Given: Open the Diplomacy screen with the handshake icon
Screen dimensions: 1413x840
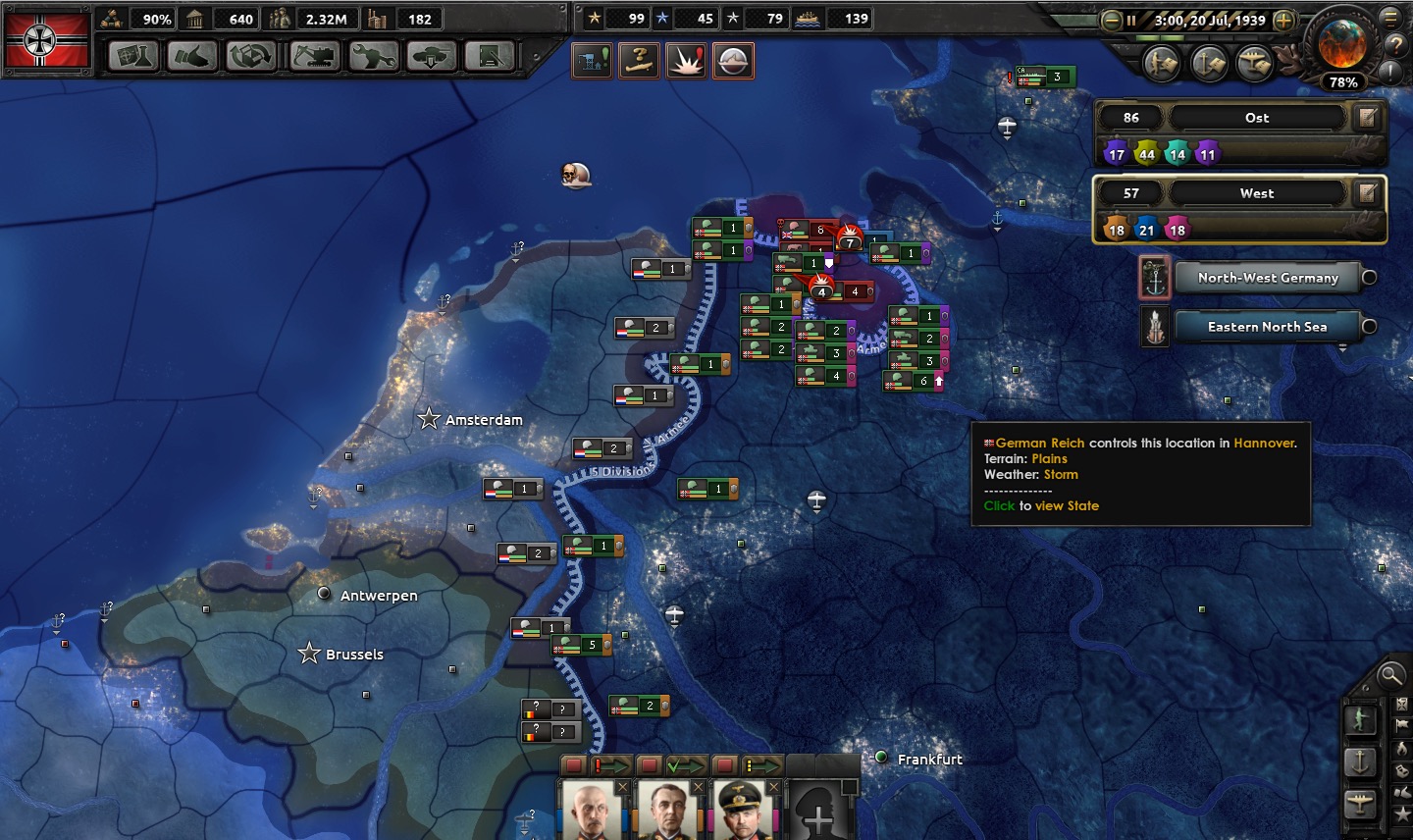Looking at the screenshot, I should (191, 57).
